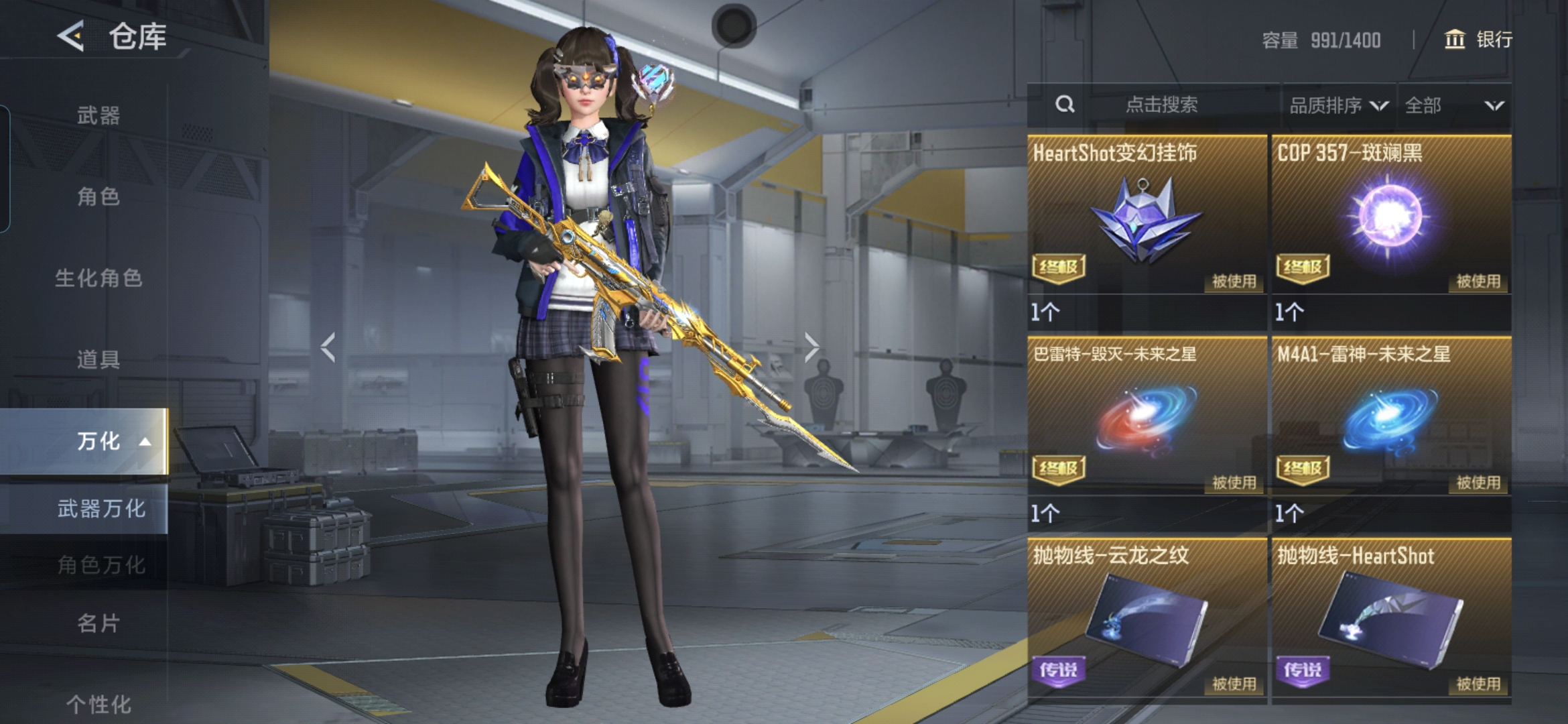
Task: Click the 点击搜索 search field
Action: [x=1161, y=105]
